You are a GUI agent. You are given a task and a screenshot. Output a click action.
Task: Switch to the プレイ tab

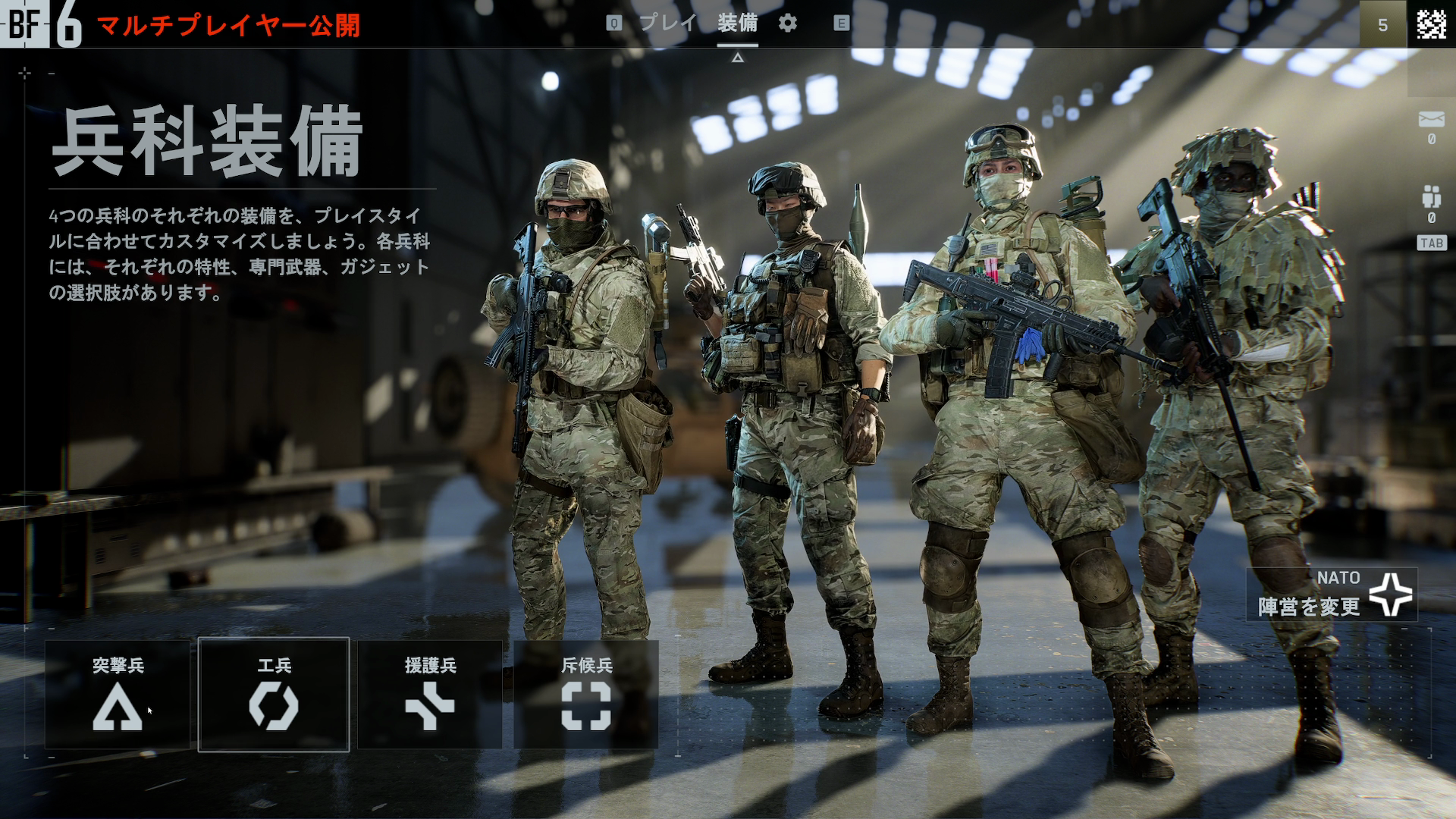[666, 24]
